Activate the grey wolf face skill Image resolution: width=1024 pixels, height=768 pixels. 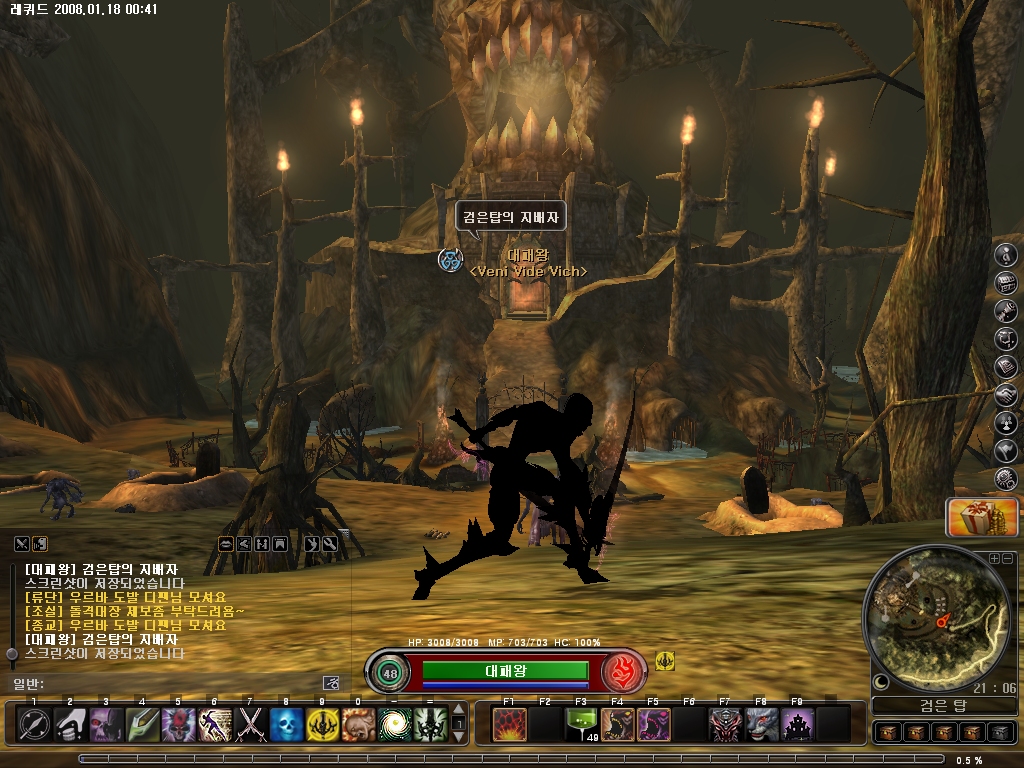[x=761, y=724]
